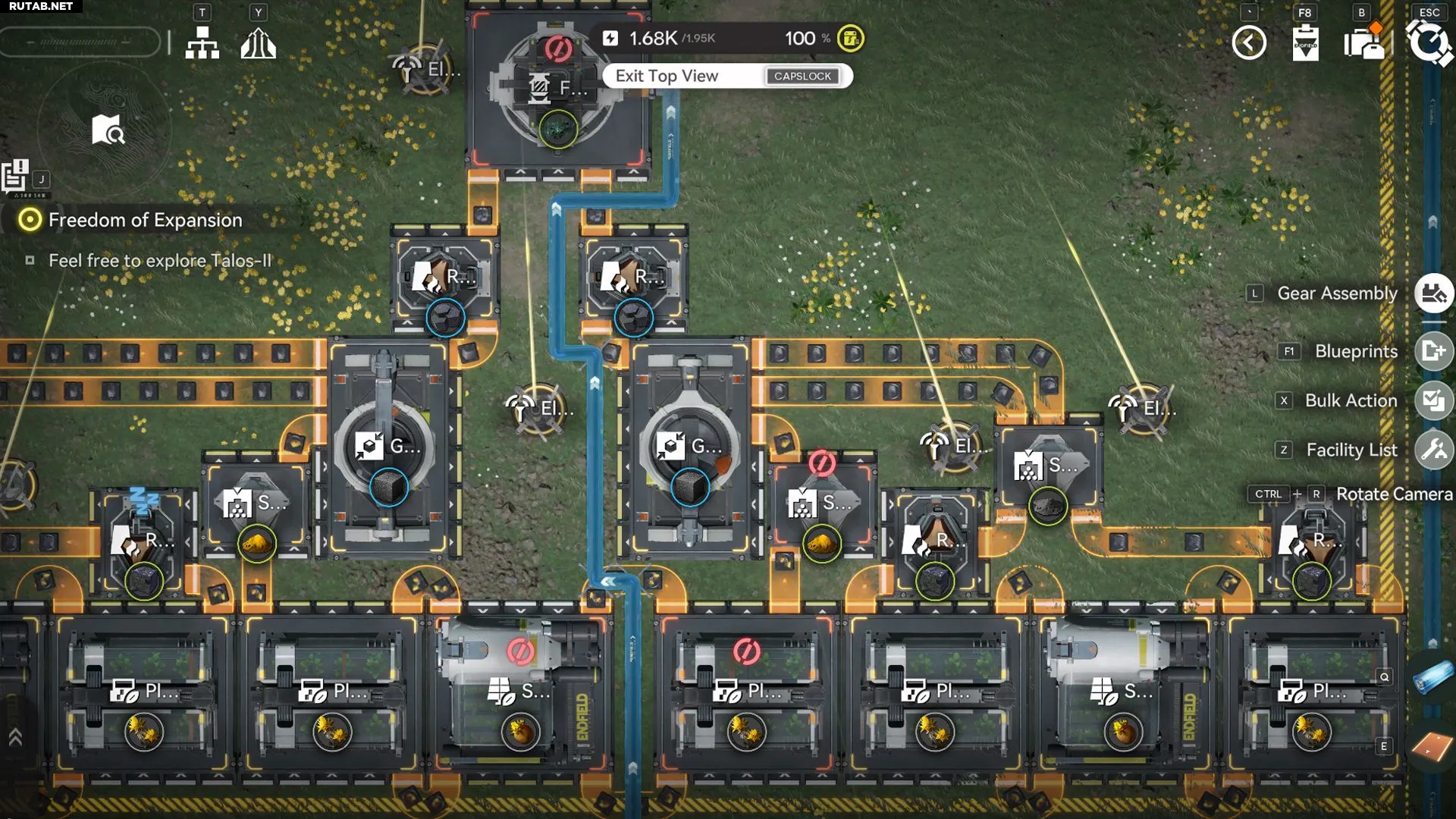Open Gear Assembly
The image size is (1456, 819).
pyautogui.click(x=1433, y=293)
